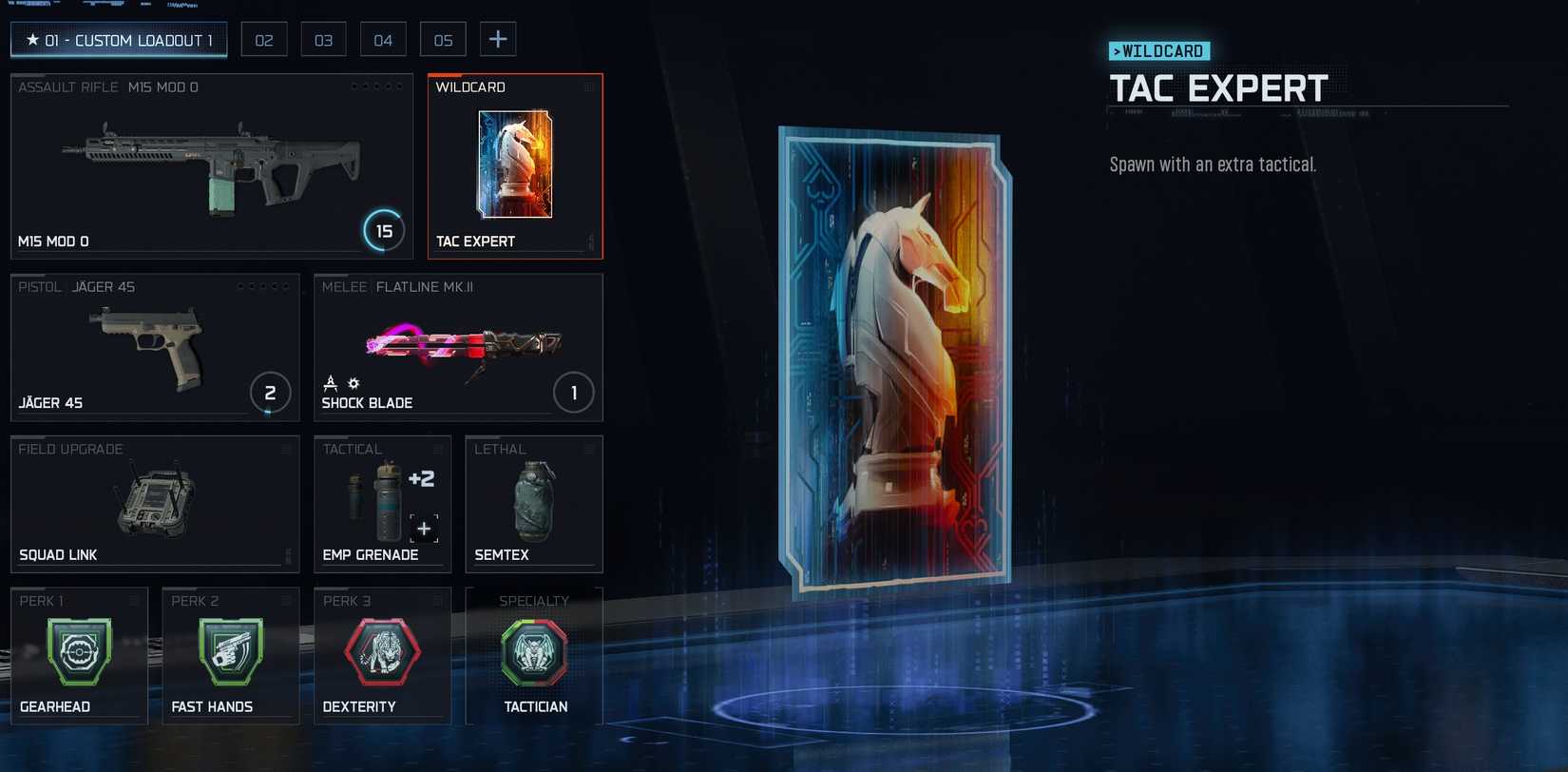Select the Fast Hands perk 2 slot

[231, 656]
